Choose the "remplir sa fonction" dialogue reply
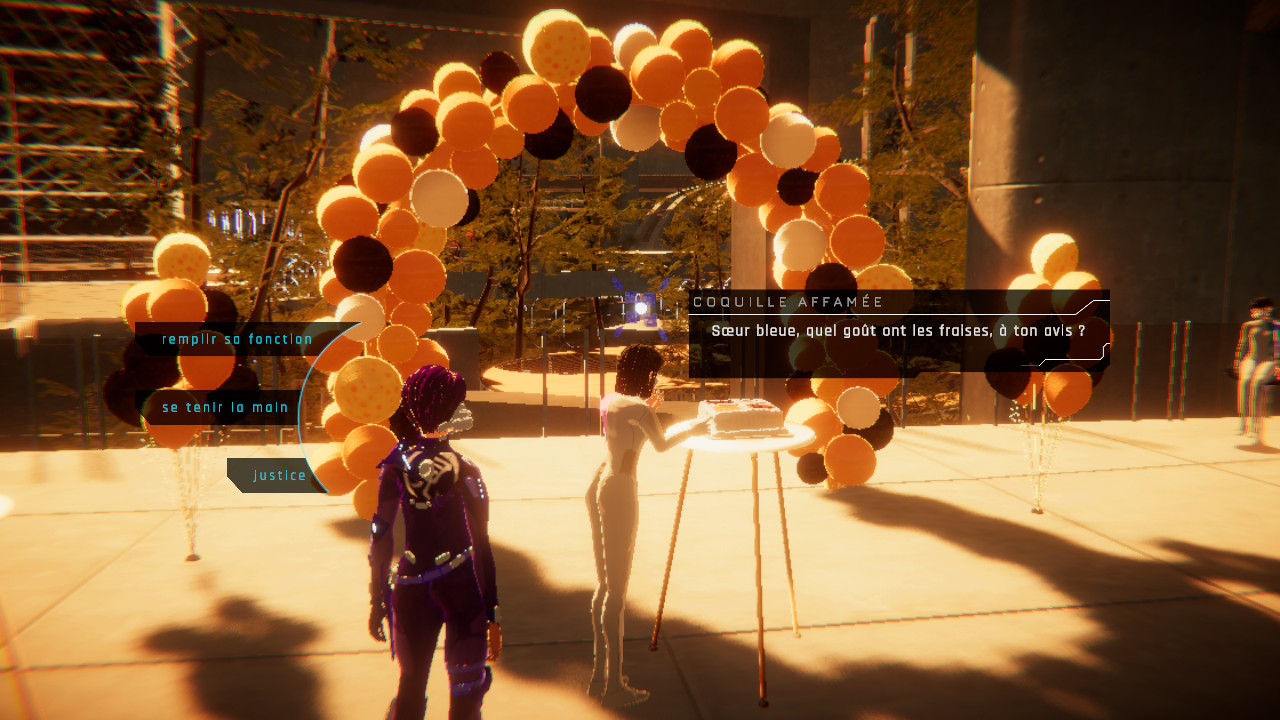This screenshot has width=1280, height=720. tap(237, 340)
